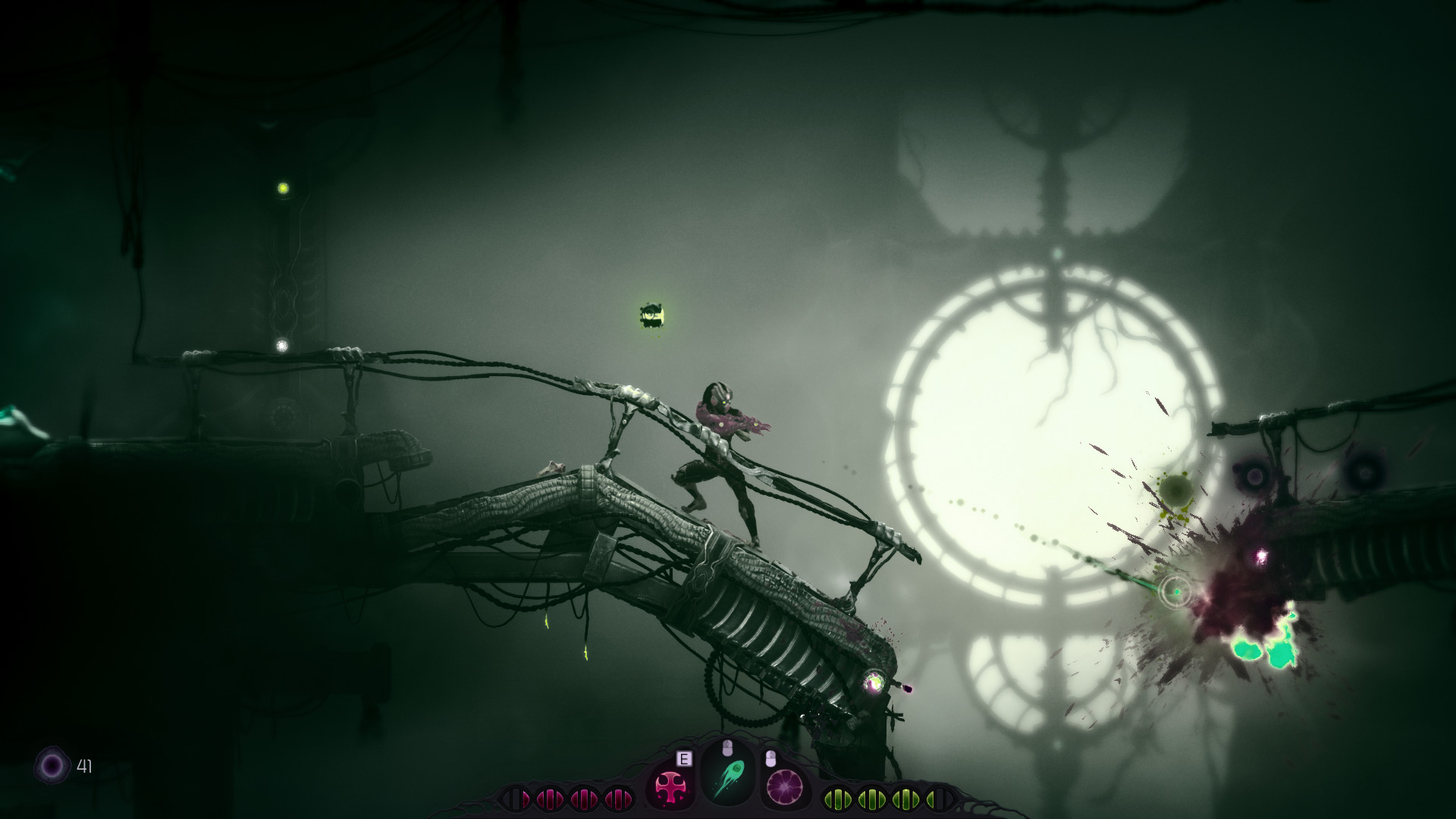Expand the third pink health segment

coord(584,798)
